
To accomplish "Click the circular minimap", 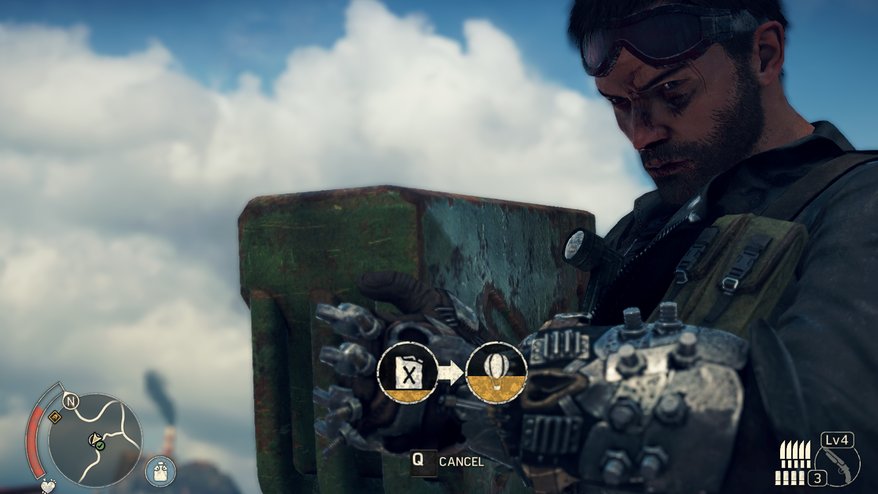I will tap(95, 439).
